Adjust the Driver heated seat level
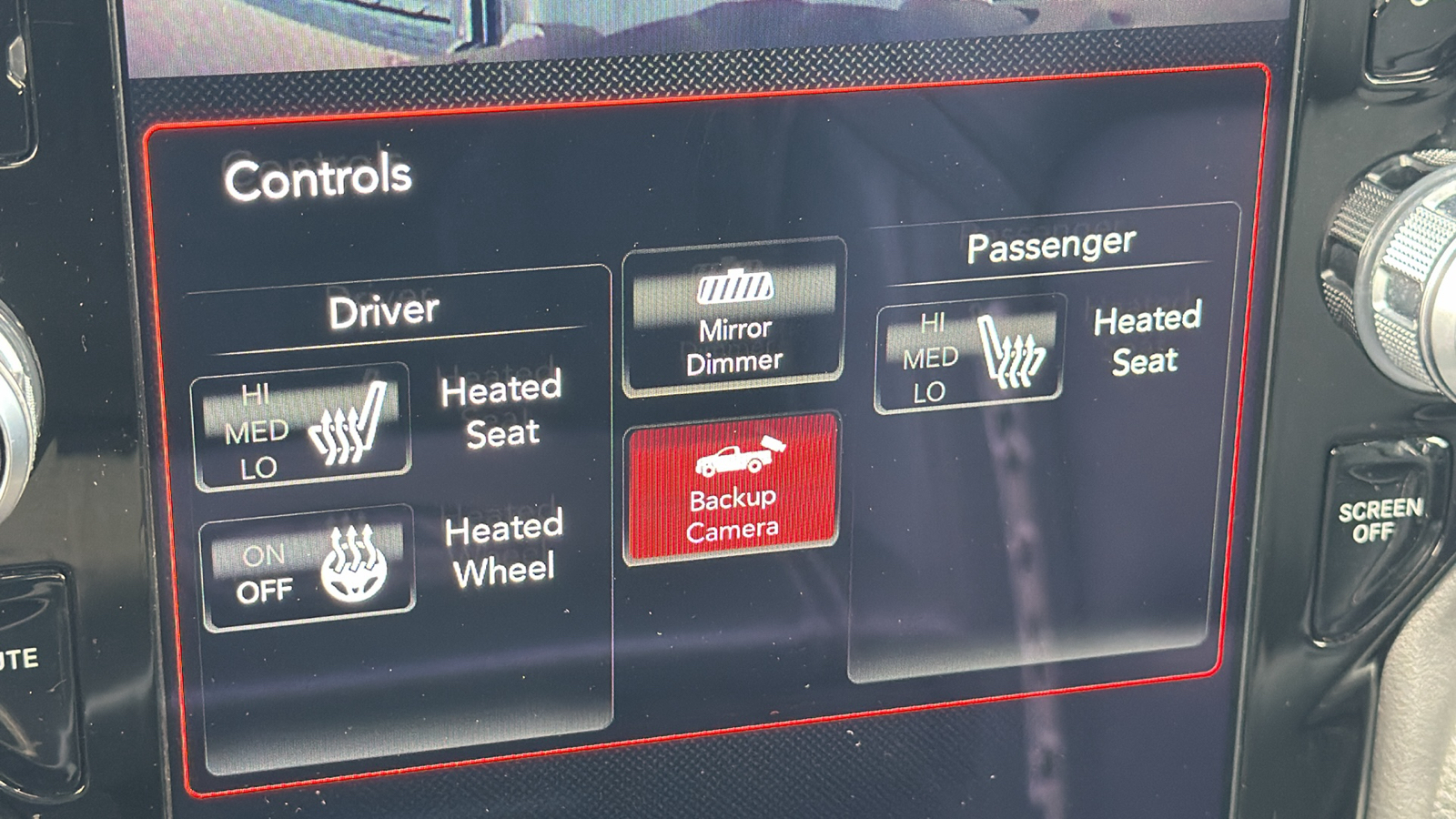The image size is (1456, 819). pyautogui.click(x=300, y=428)
